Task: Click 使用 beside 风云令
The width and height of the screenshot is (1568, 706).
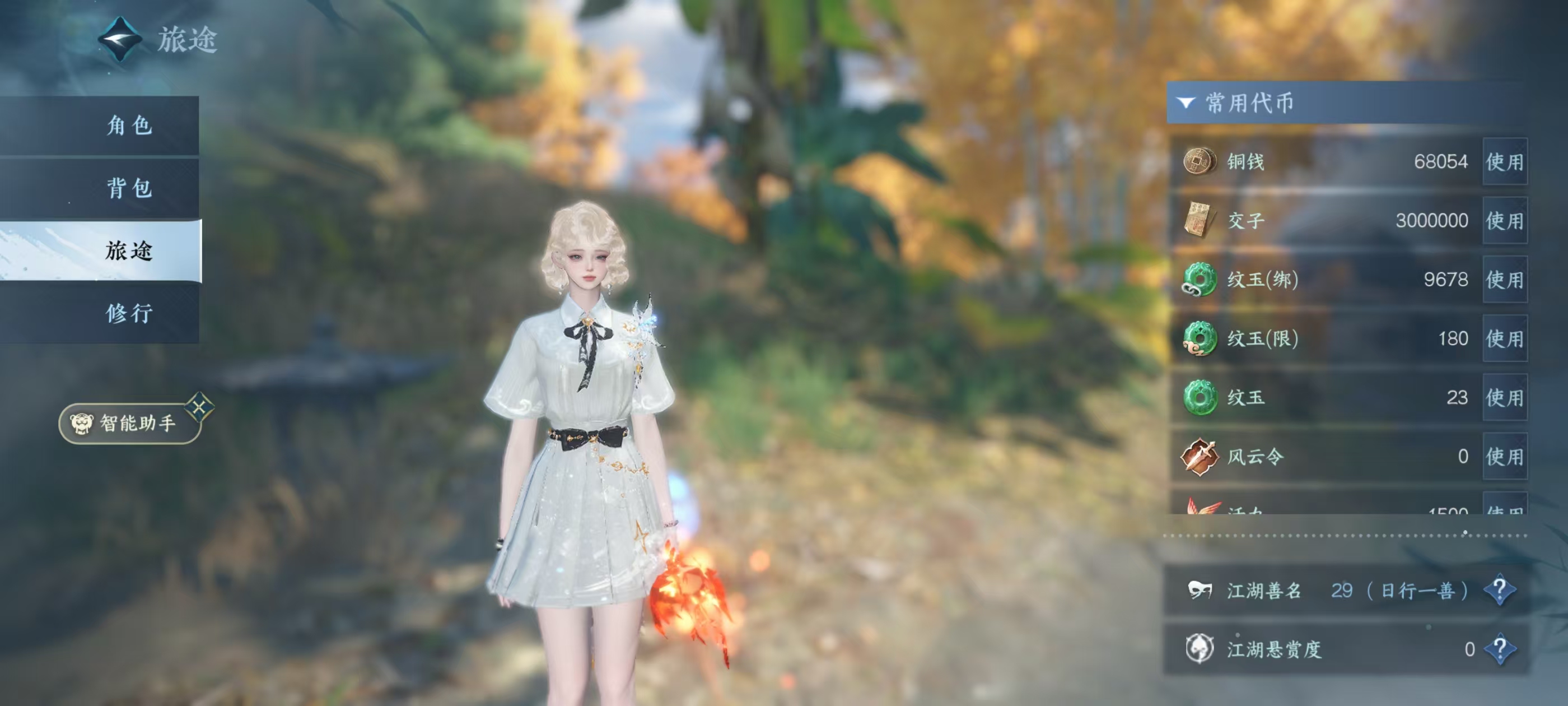Action: coord(1504,456)
